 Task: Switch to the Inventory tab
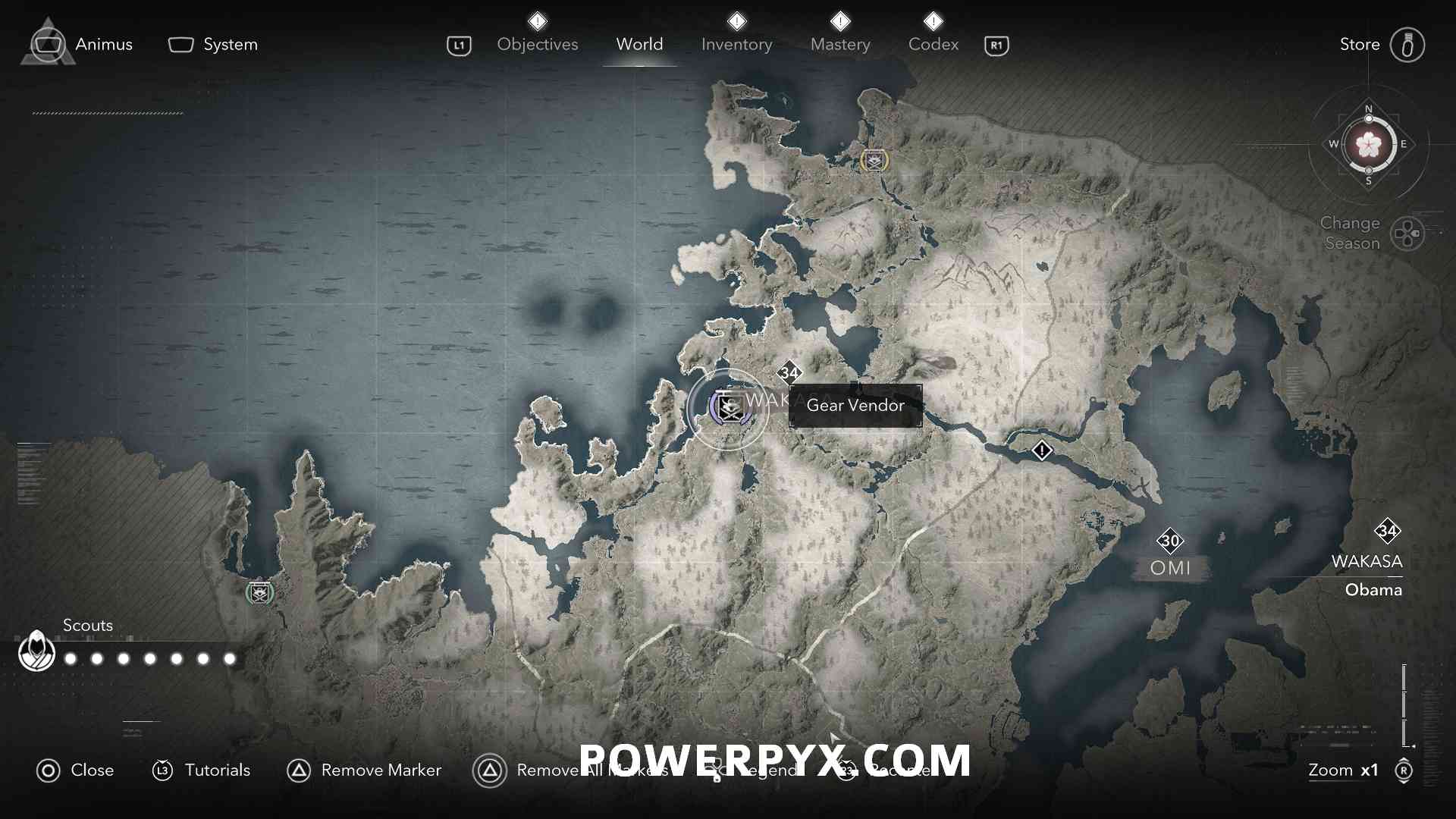point(736,45)
